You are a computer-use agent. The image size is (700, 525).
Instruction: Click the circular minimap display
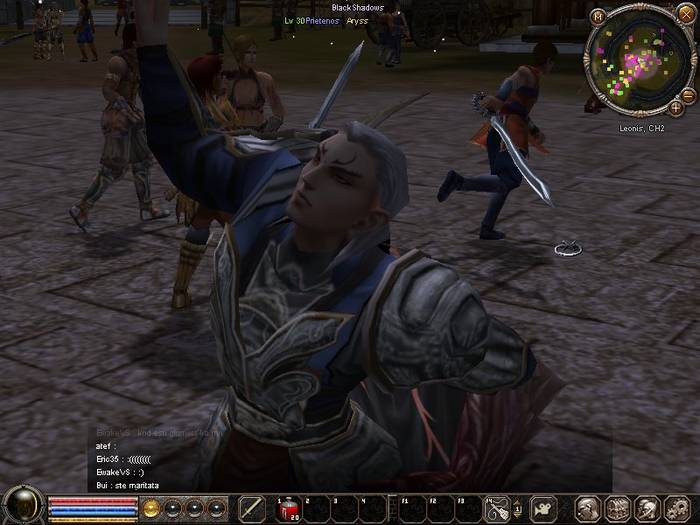coord(637,58)
